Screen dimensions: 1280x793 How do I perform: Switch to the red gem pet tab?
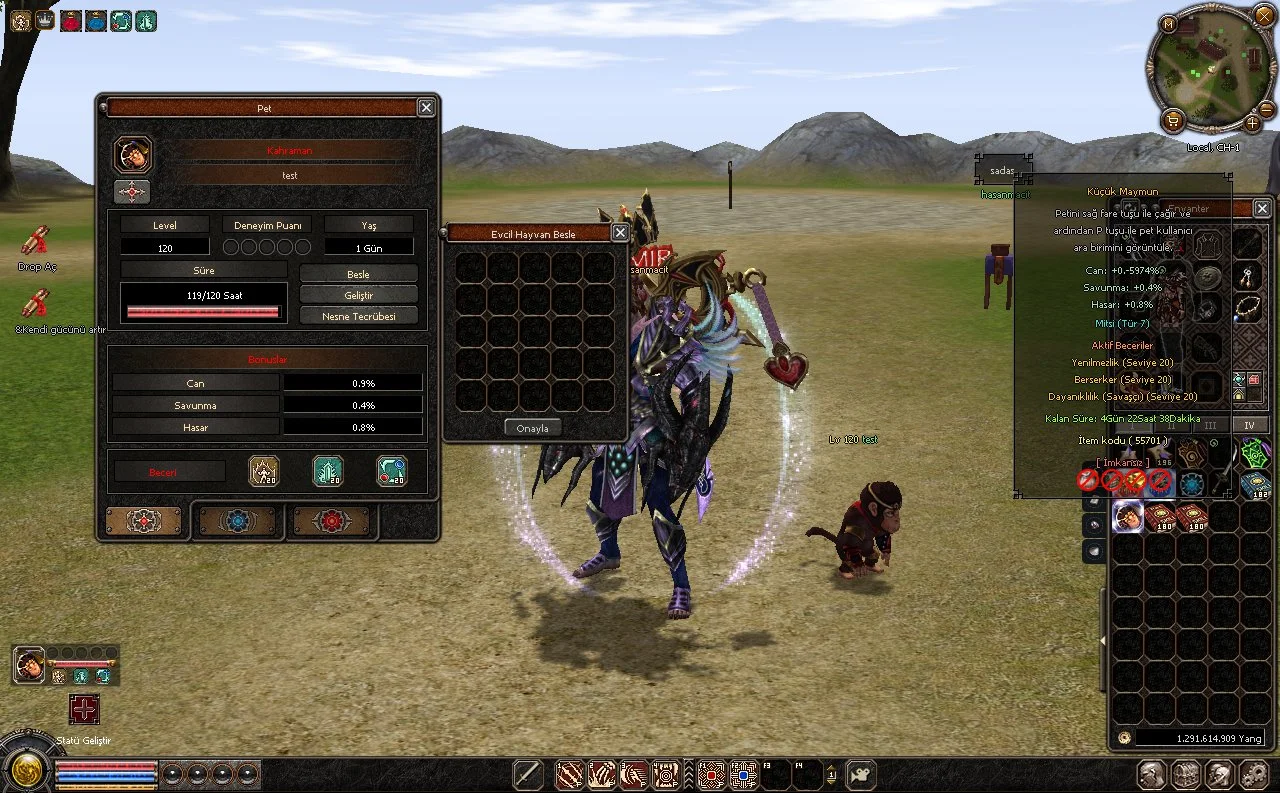331,521
